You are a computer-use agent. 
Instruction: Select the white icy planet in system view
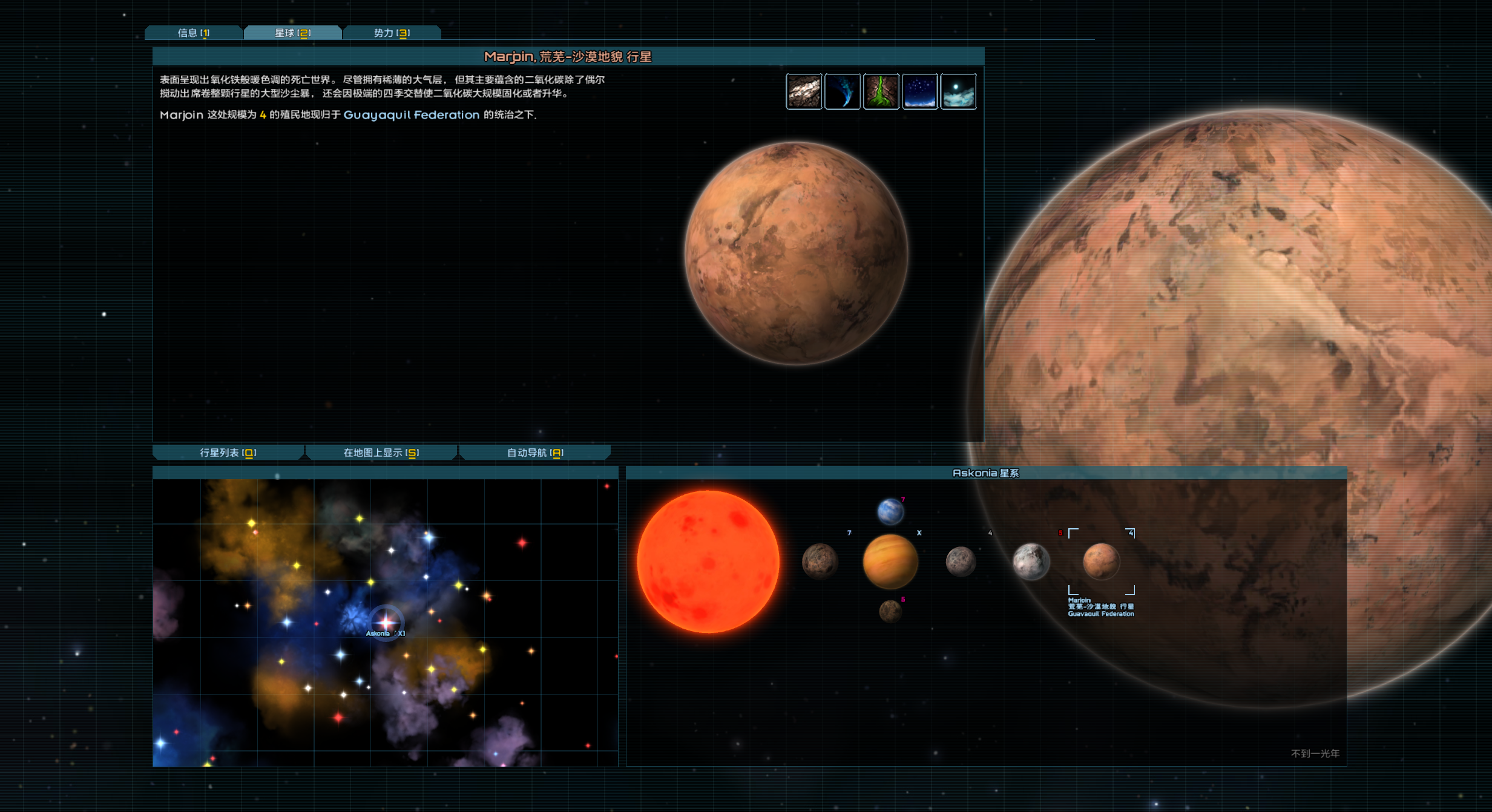click(x=1031, y=562)
